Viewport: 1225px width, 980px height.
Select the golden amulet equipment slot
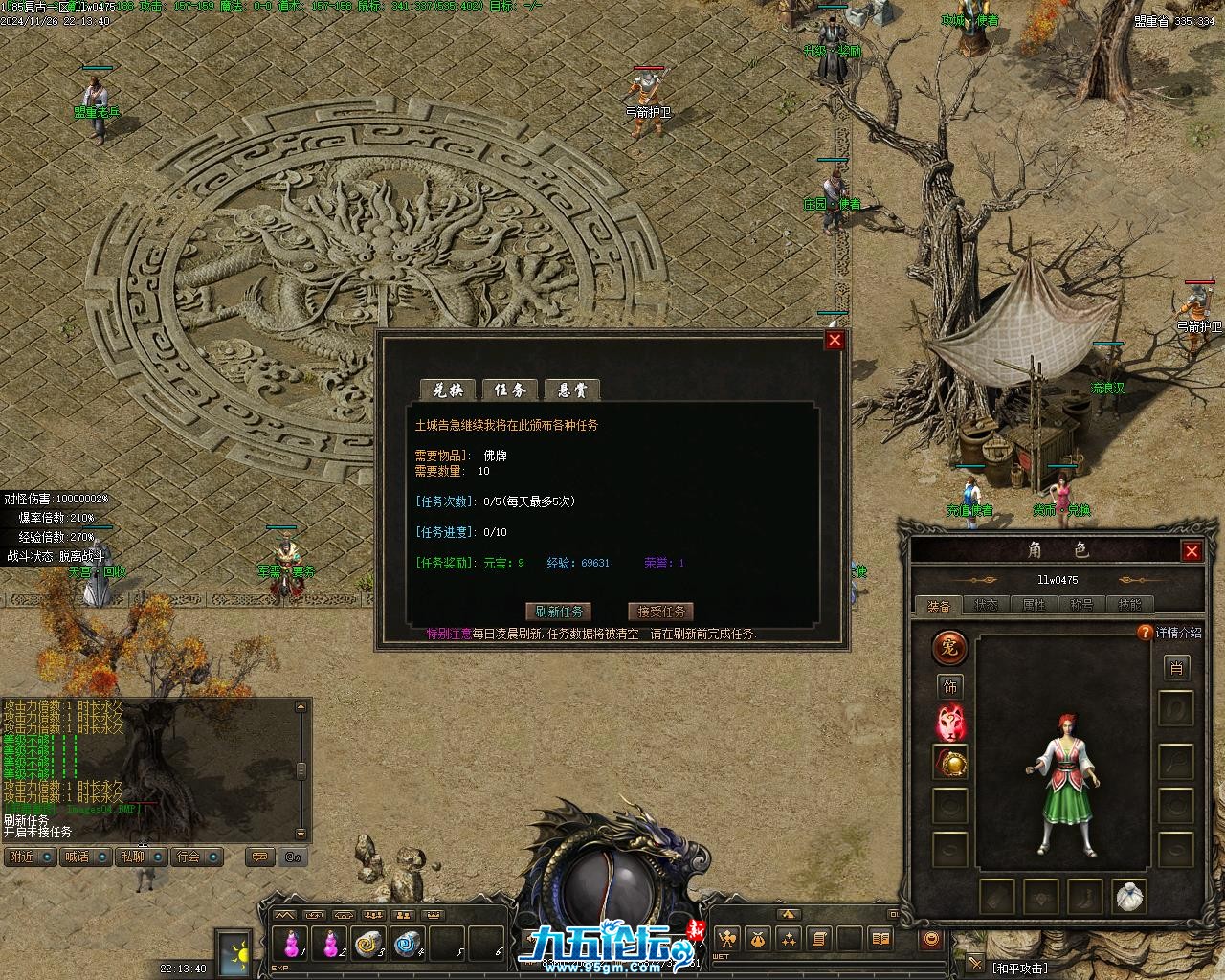click(x=950, y=764)
